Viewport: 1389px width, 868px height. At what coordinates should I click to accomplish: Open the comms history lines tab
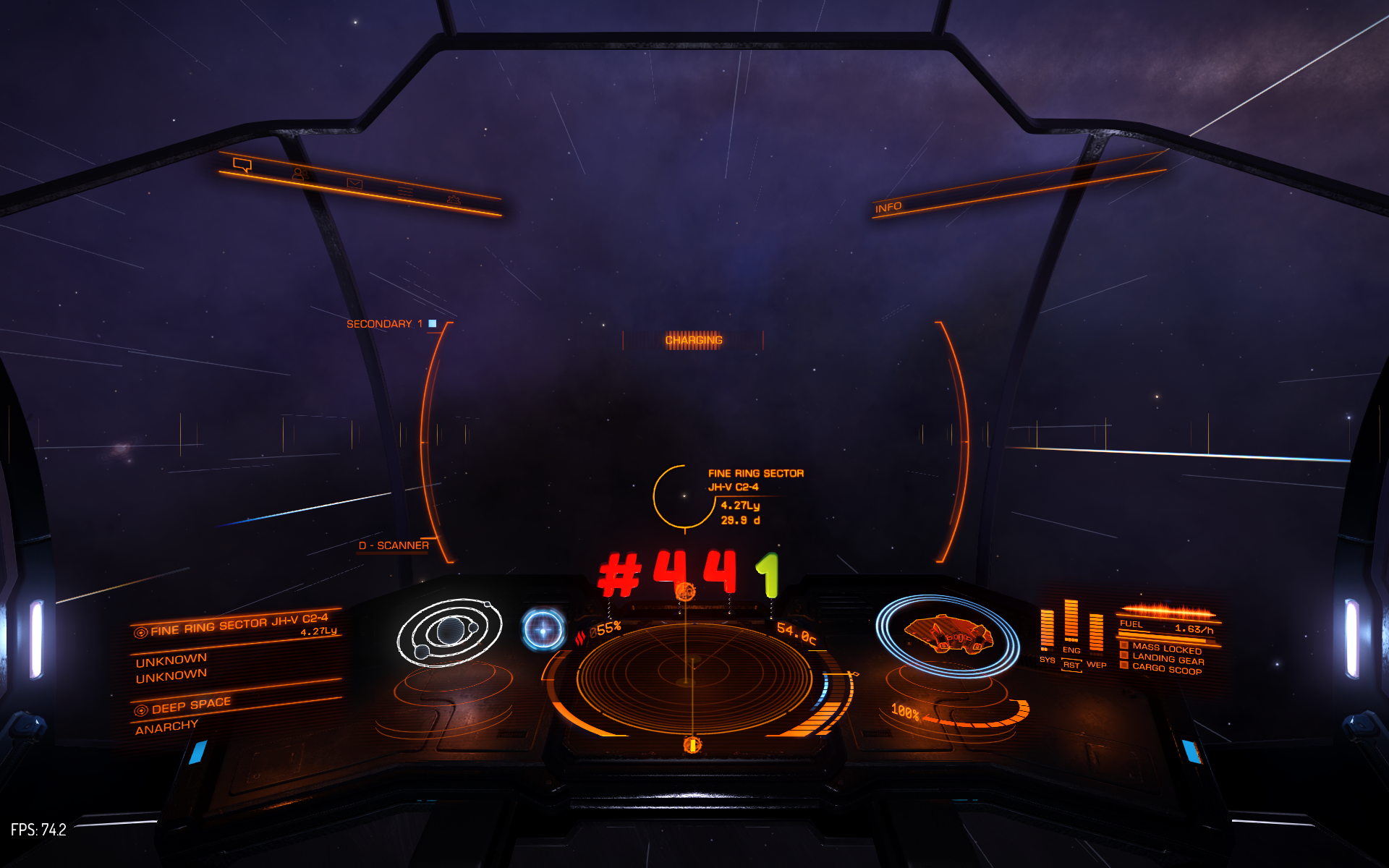click(405, 192)
